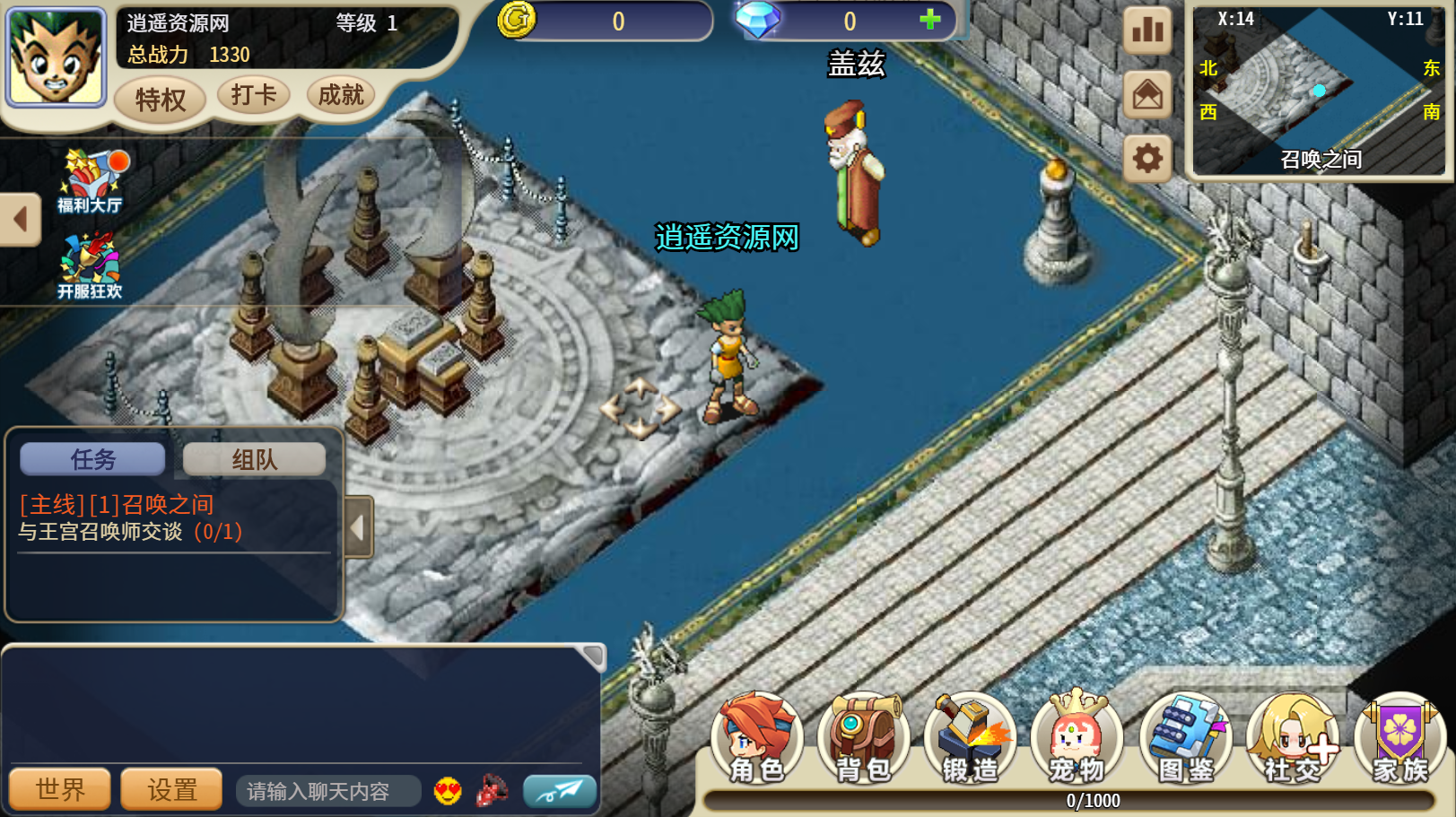Open the 背包 backpack menu
This screenshot has width=1456, height=817.
(x=863, y=737)
